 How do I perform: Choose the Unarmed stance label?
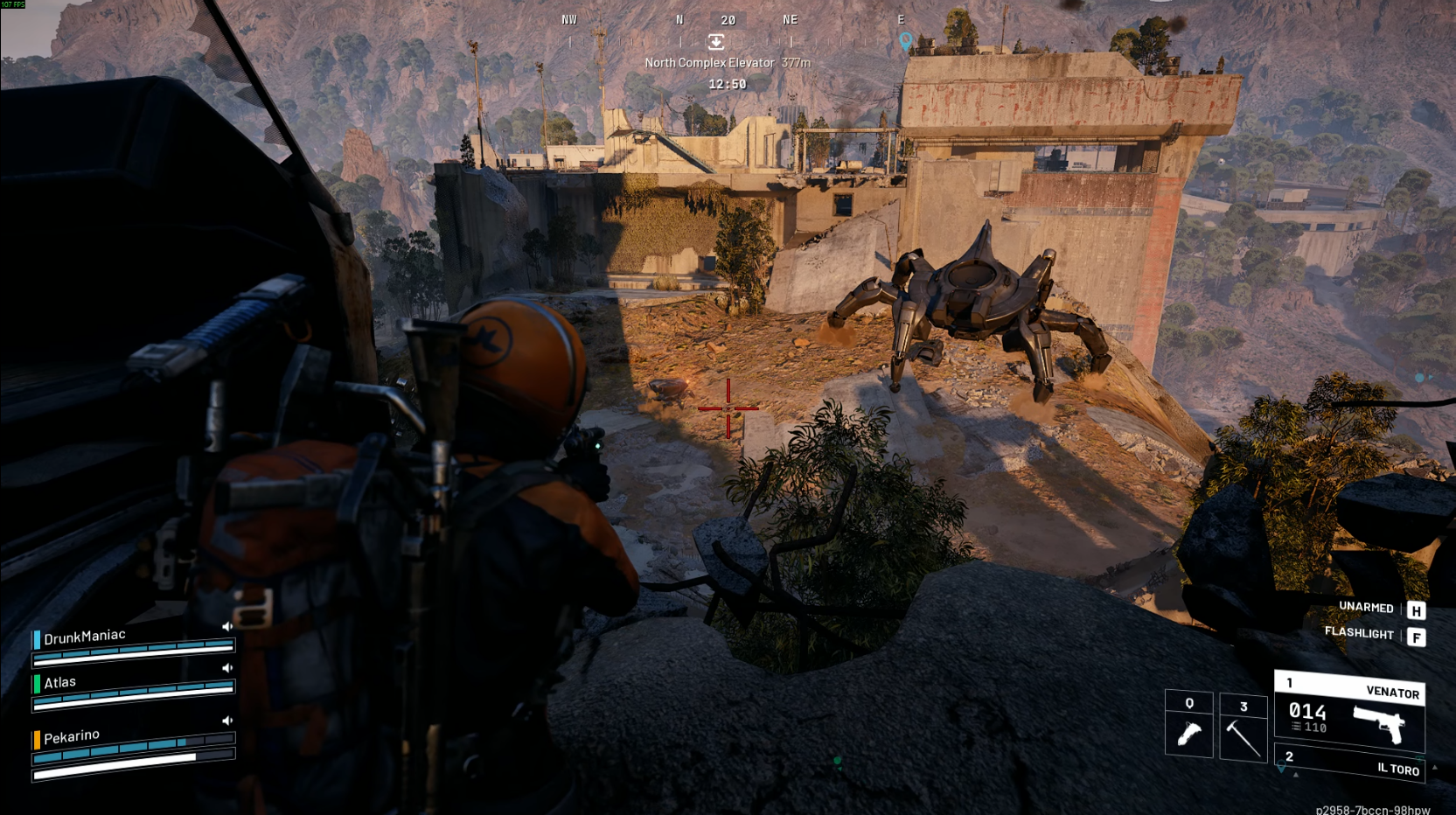pos(1366,608)
